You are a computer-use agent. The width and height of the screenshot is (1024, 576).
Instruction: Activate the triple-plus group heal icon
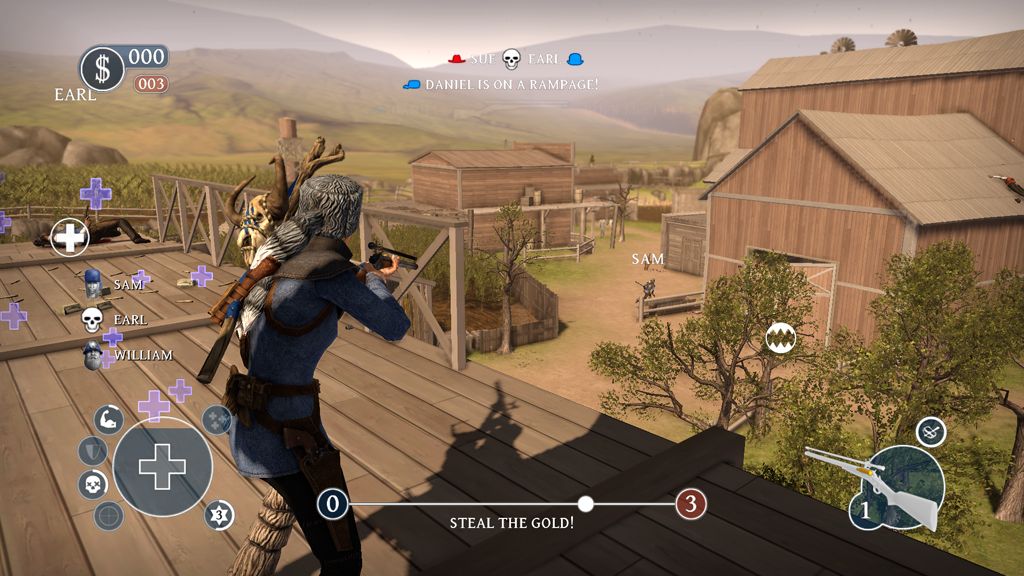pyautogui.click(x=217, y=420)
